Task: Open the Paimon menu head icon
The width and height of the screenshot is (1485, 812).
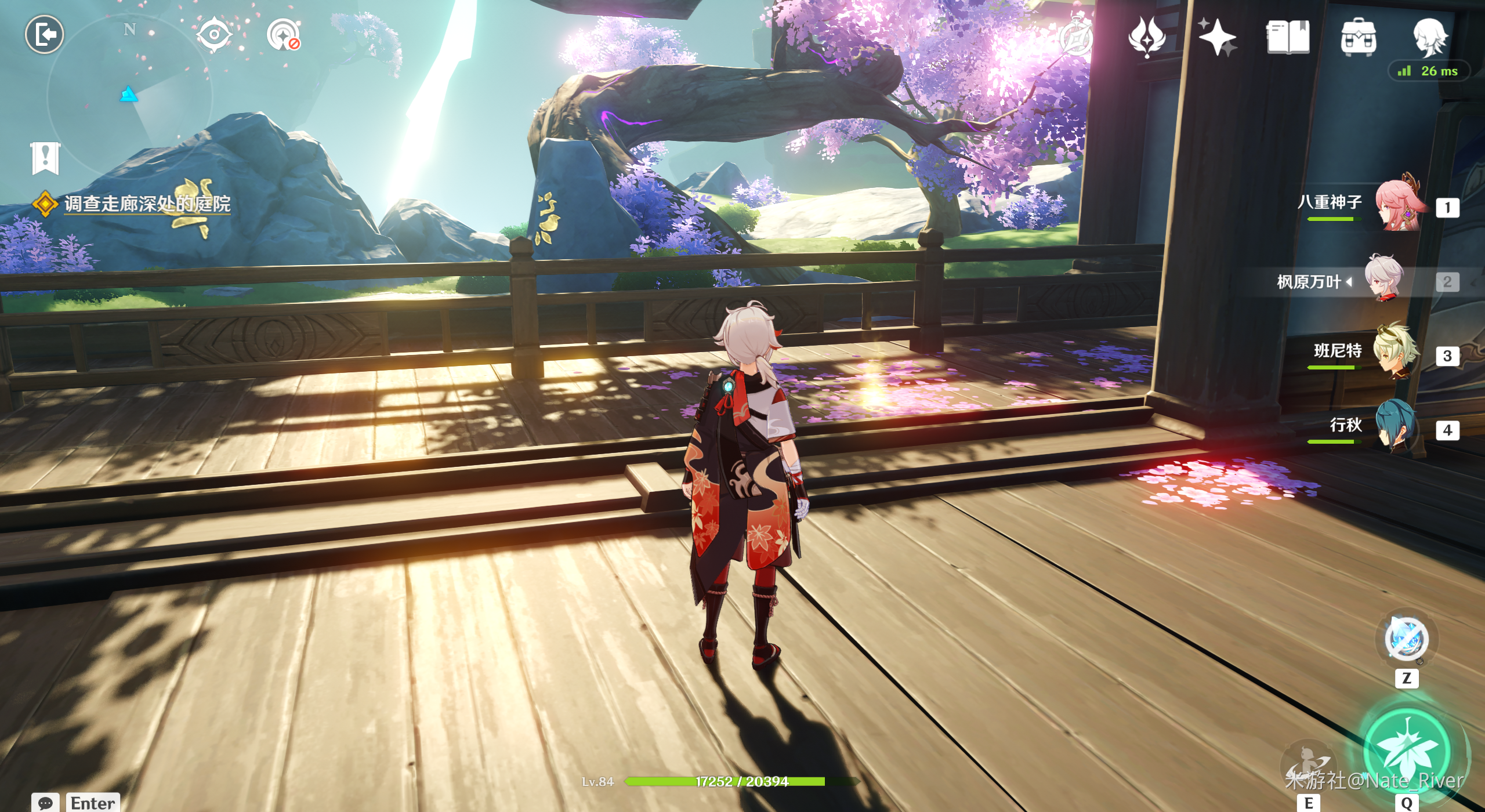Action: (1429, 36)
